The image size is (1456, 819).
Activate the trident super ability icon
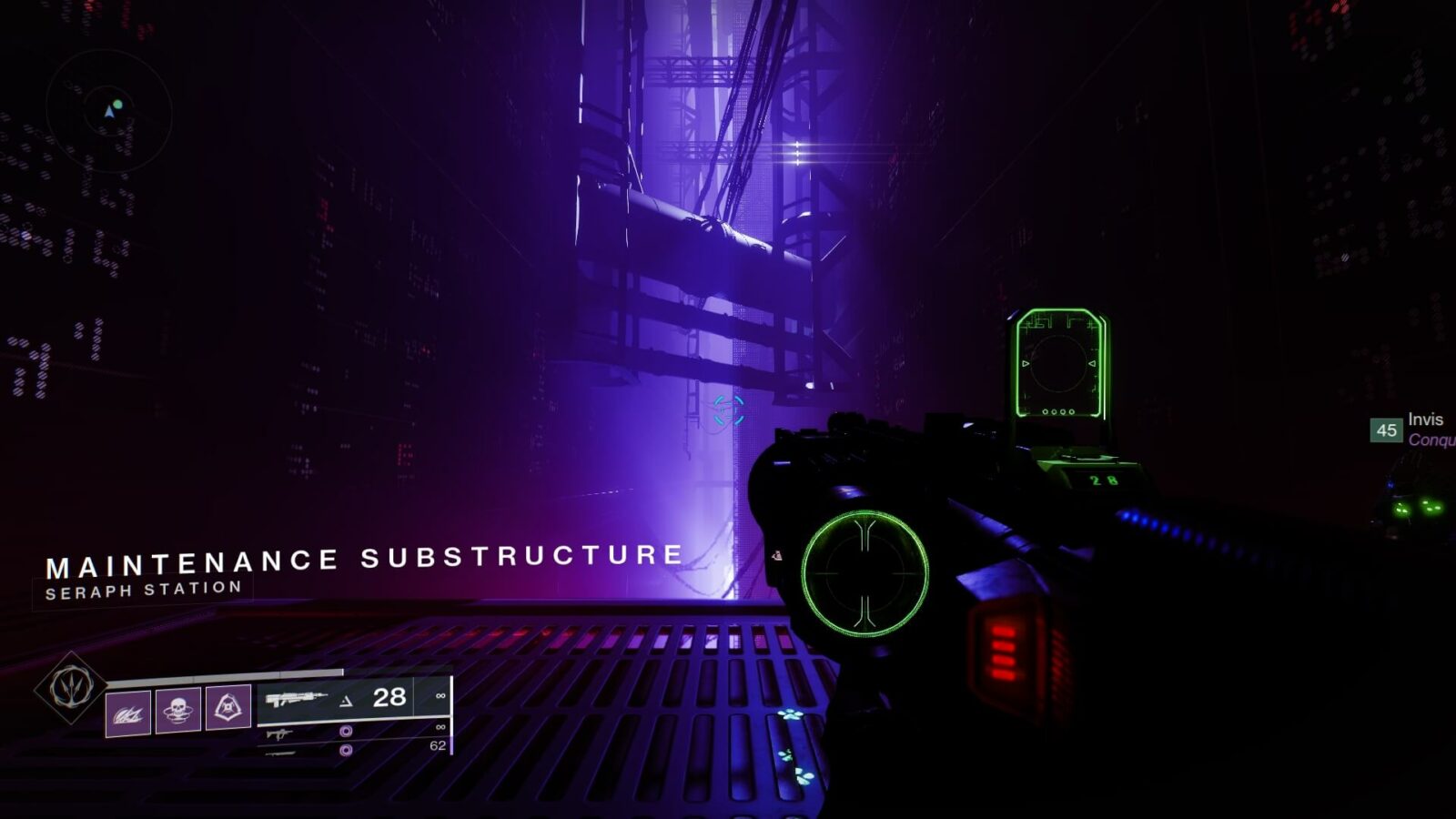71,688
